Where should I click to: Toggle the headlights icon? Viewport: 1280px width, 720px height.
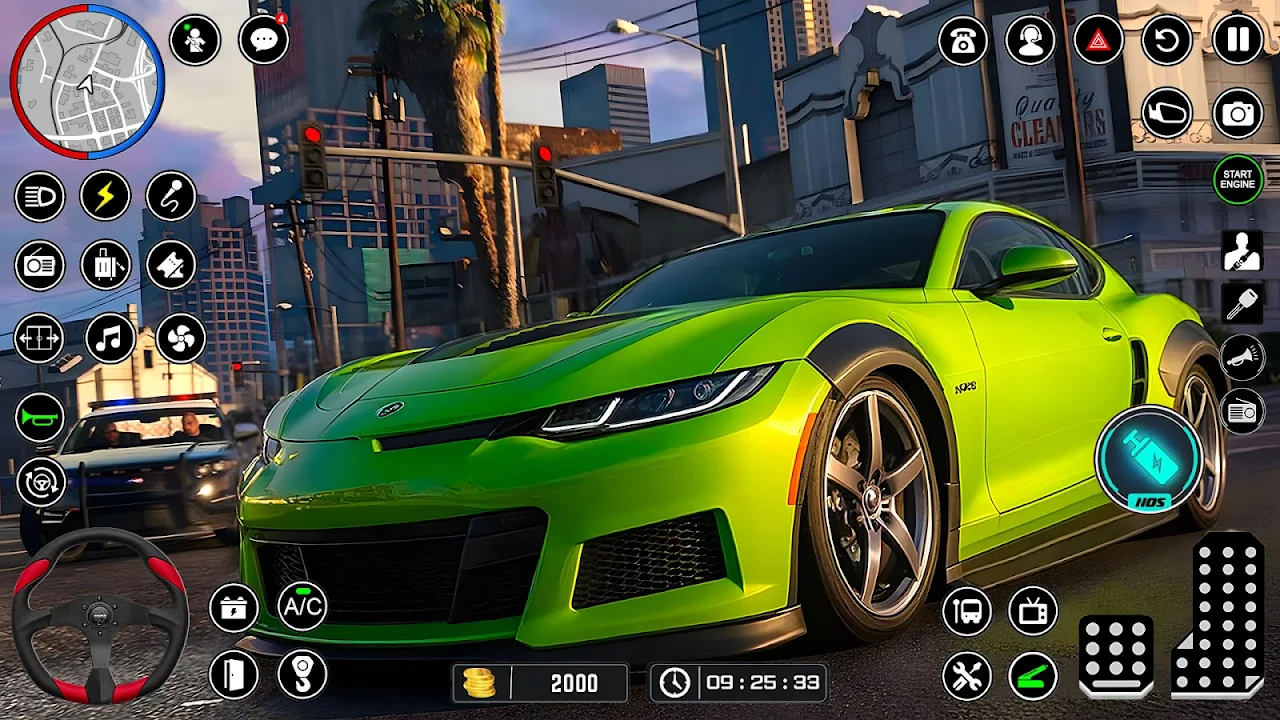click(x=40, y=196)
